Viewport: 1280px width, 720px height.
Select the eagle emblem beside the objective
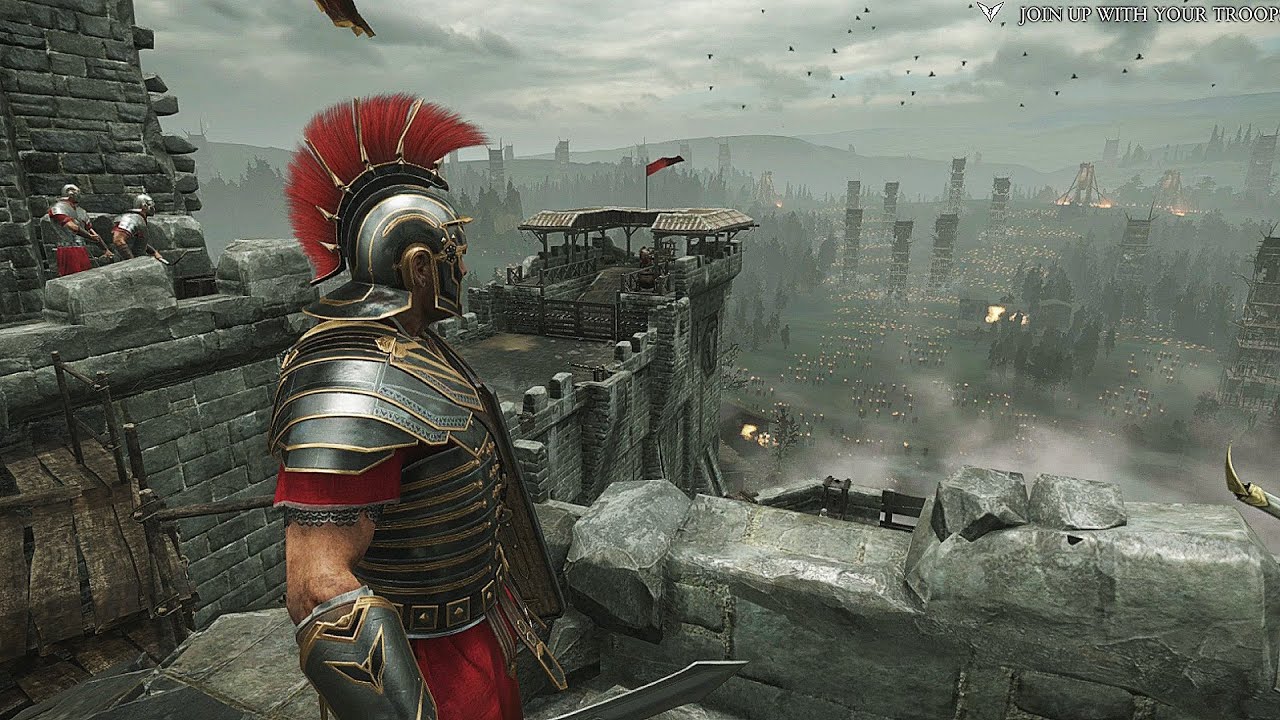click(990, 12)
